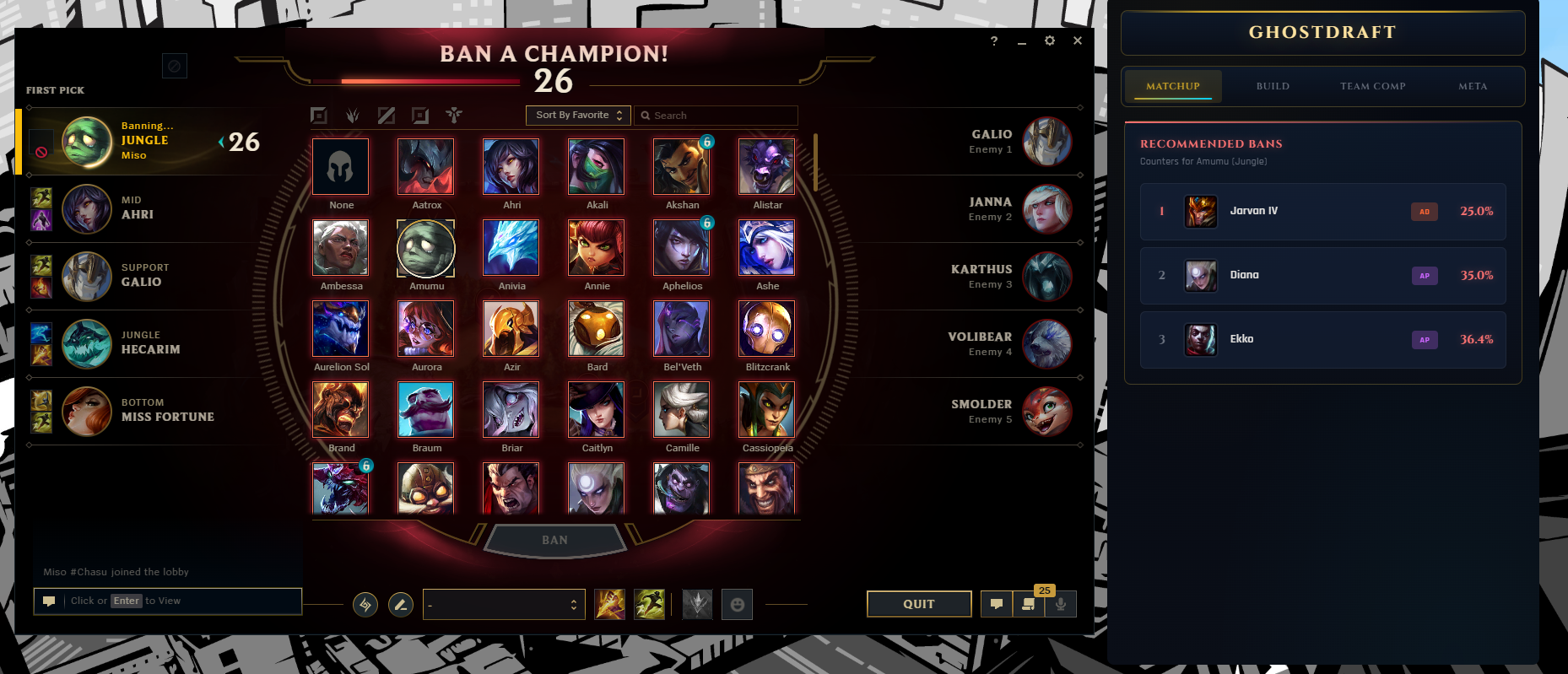1568x674 pixels.
Task: Filter champions by Jungle role
Action: click(x=353, y=116)
